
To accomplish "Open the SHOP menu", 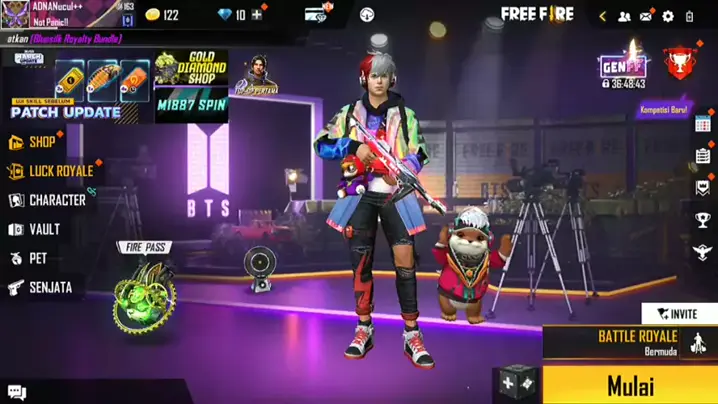I will [x=41, y=142].
